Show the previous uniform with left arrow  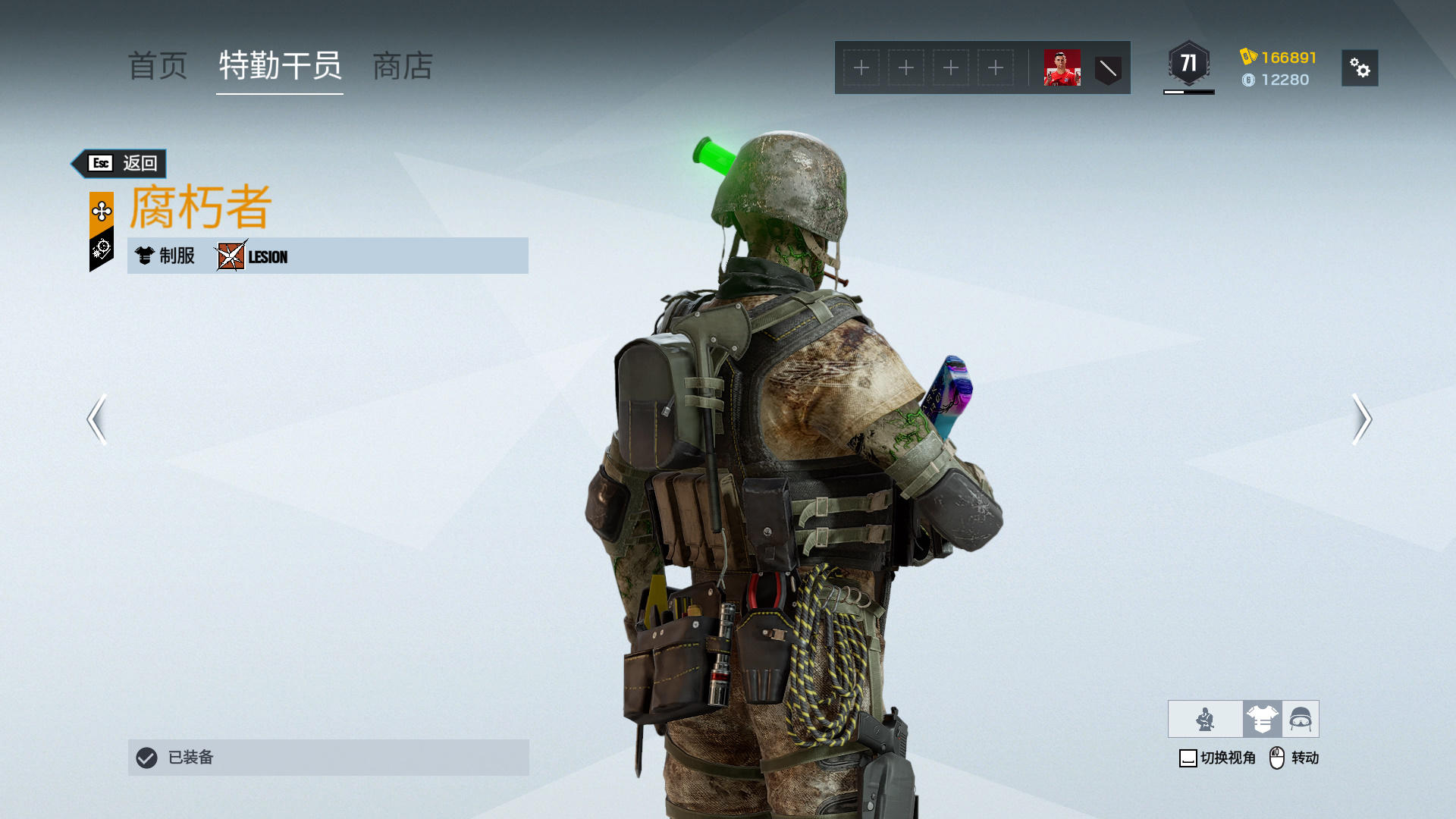96,419
